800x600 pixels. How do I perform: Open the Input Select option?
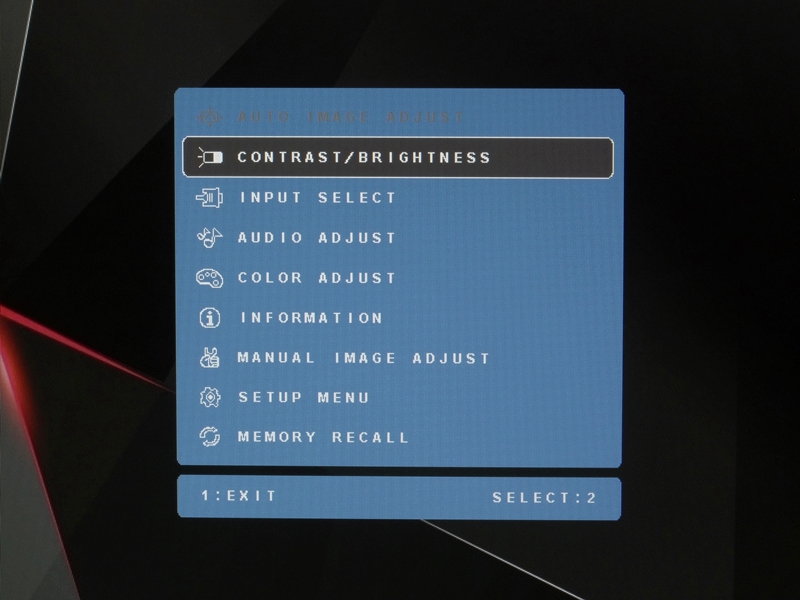click(x=318, y=198)
